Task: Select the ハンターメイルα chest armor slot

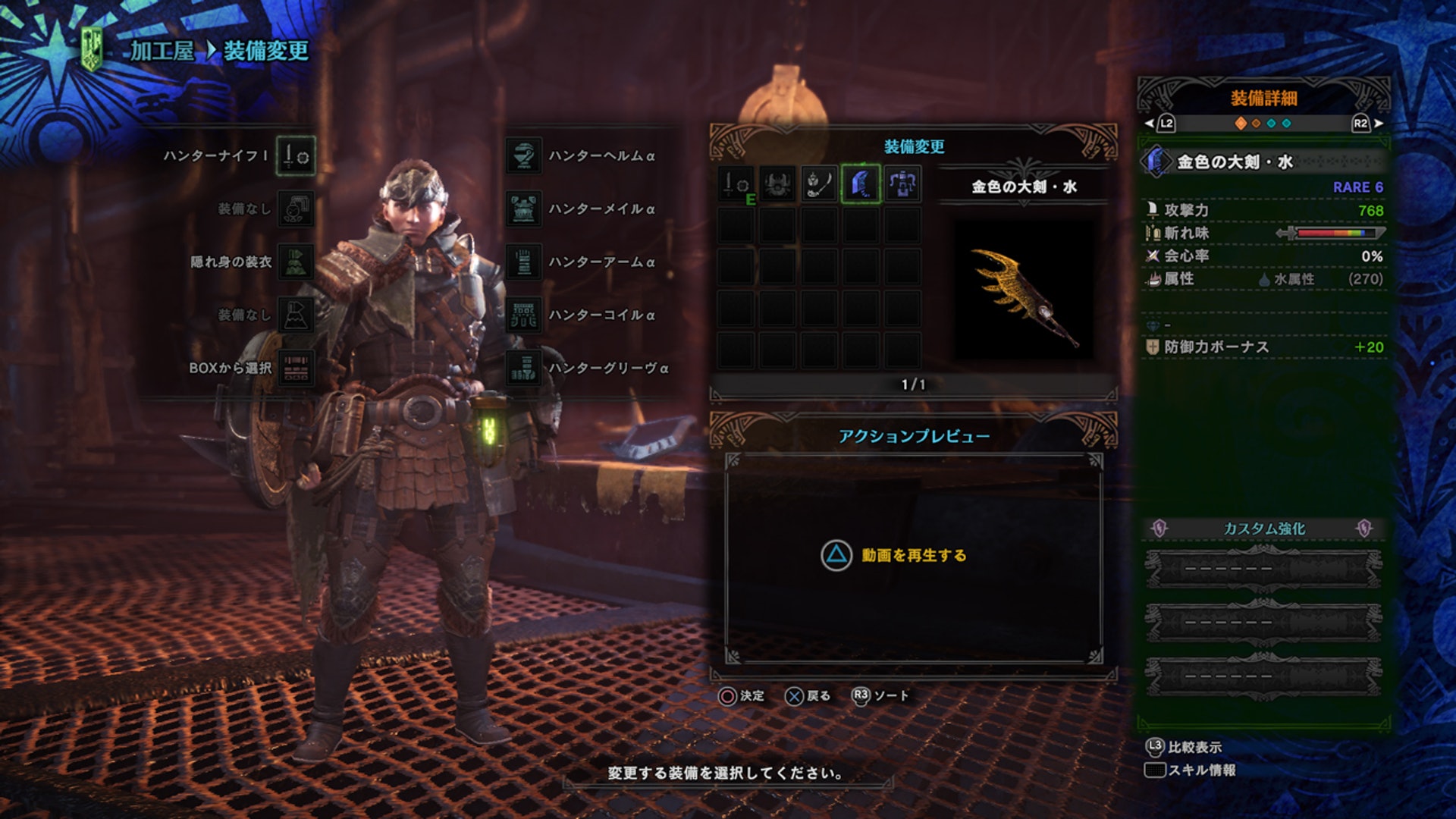Action: coord(524,209)
